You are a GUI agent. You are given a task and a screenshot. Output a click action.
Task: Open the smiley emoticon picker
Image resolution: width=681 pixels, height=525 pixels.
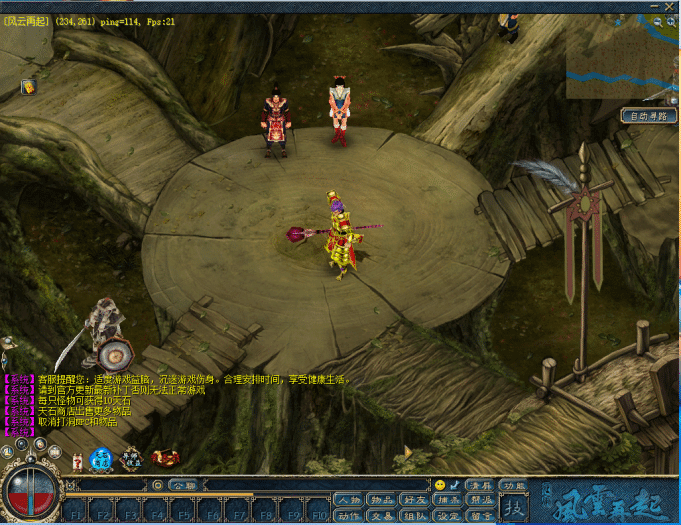click(440, 485)
